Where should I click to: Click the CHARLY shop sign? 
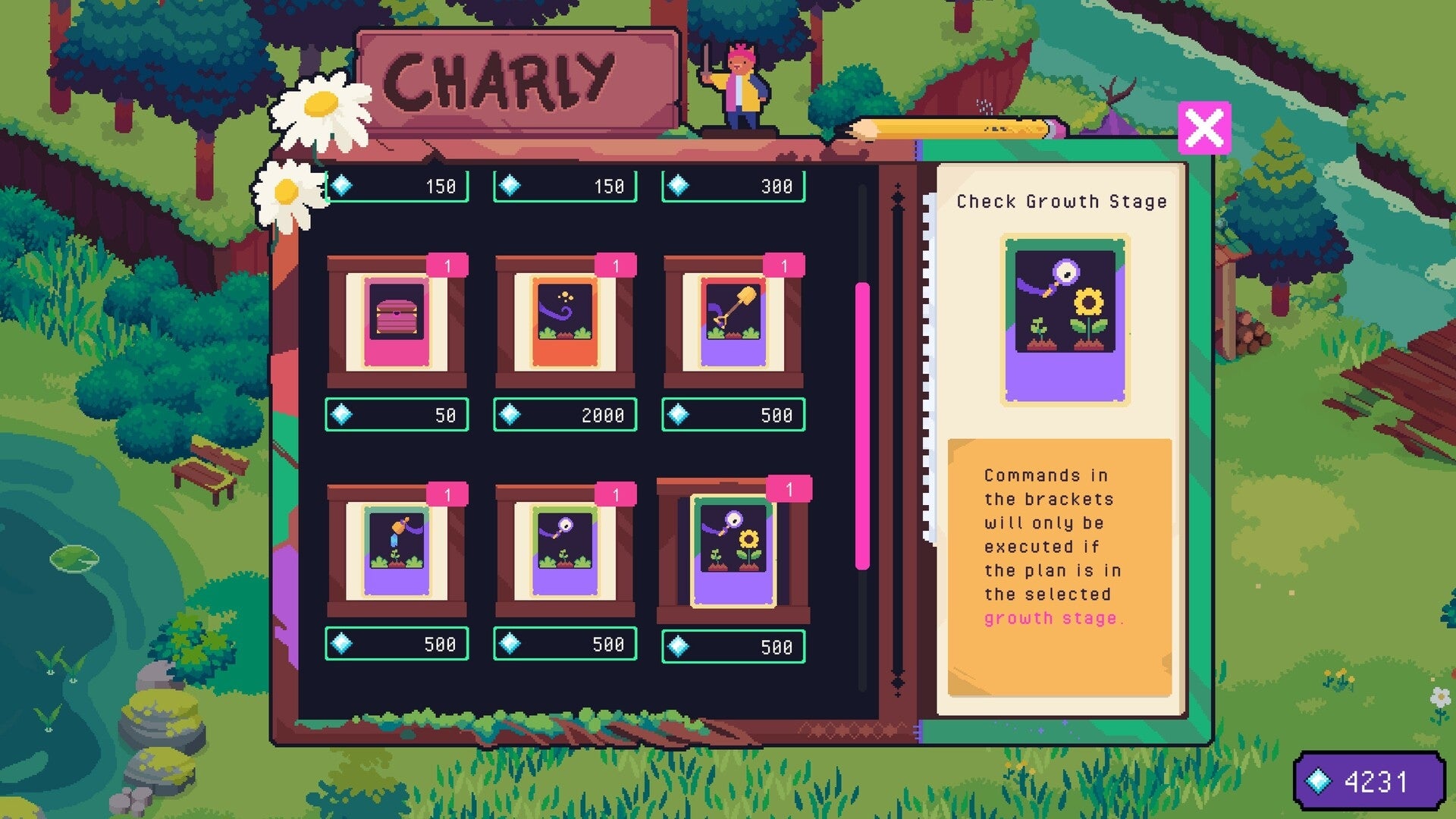click(516, 77)
